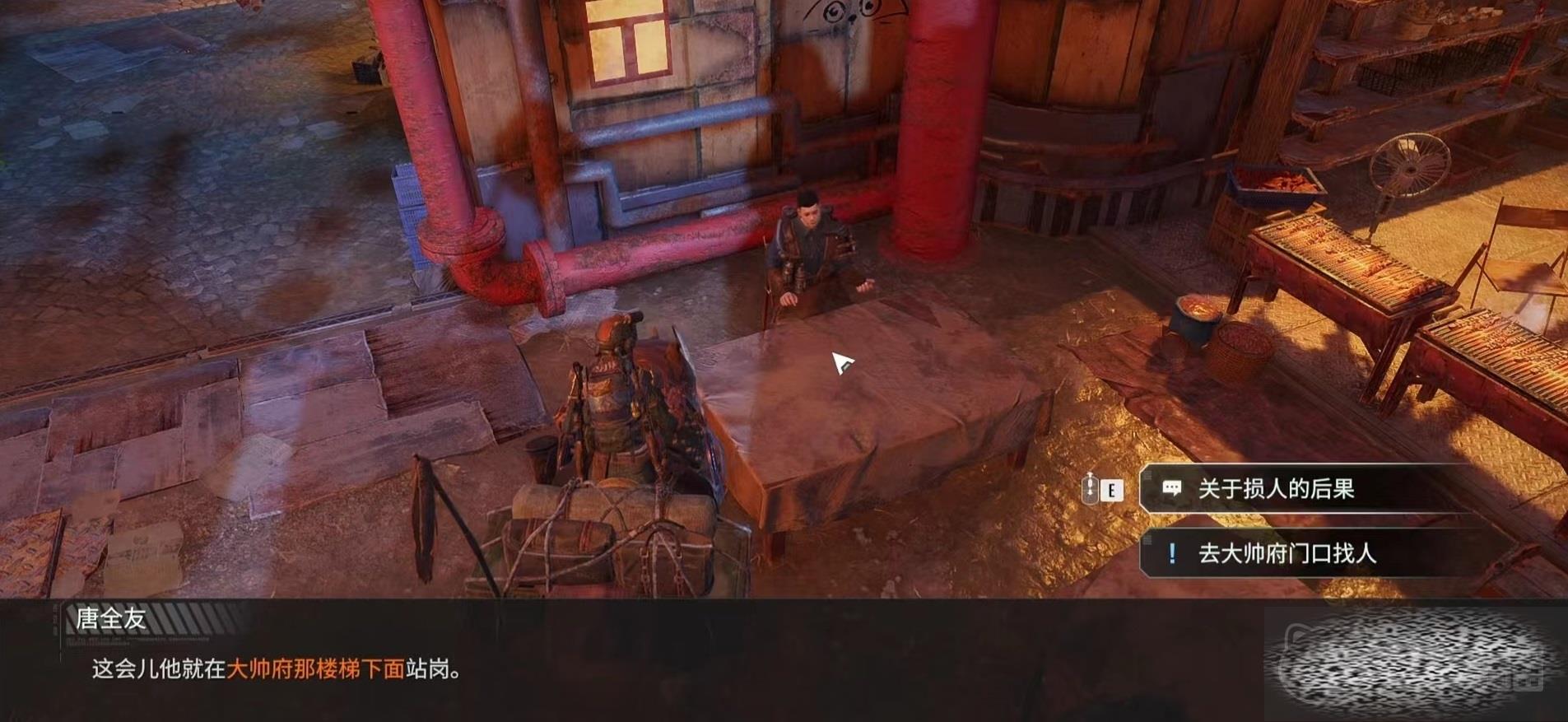The image size is (1568, 722).
Task: Choose dialogue option 关于损人的后果
Action: [x=1305, y=489]
